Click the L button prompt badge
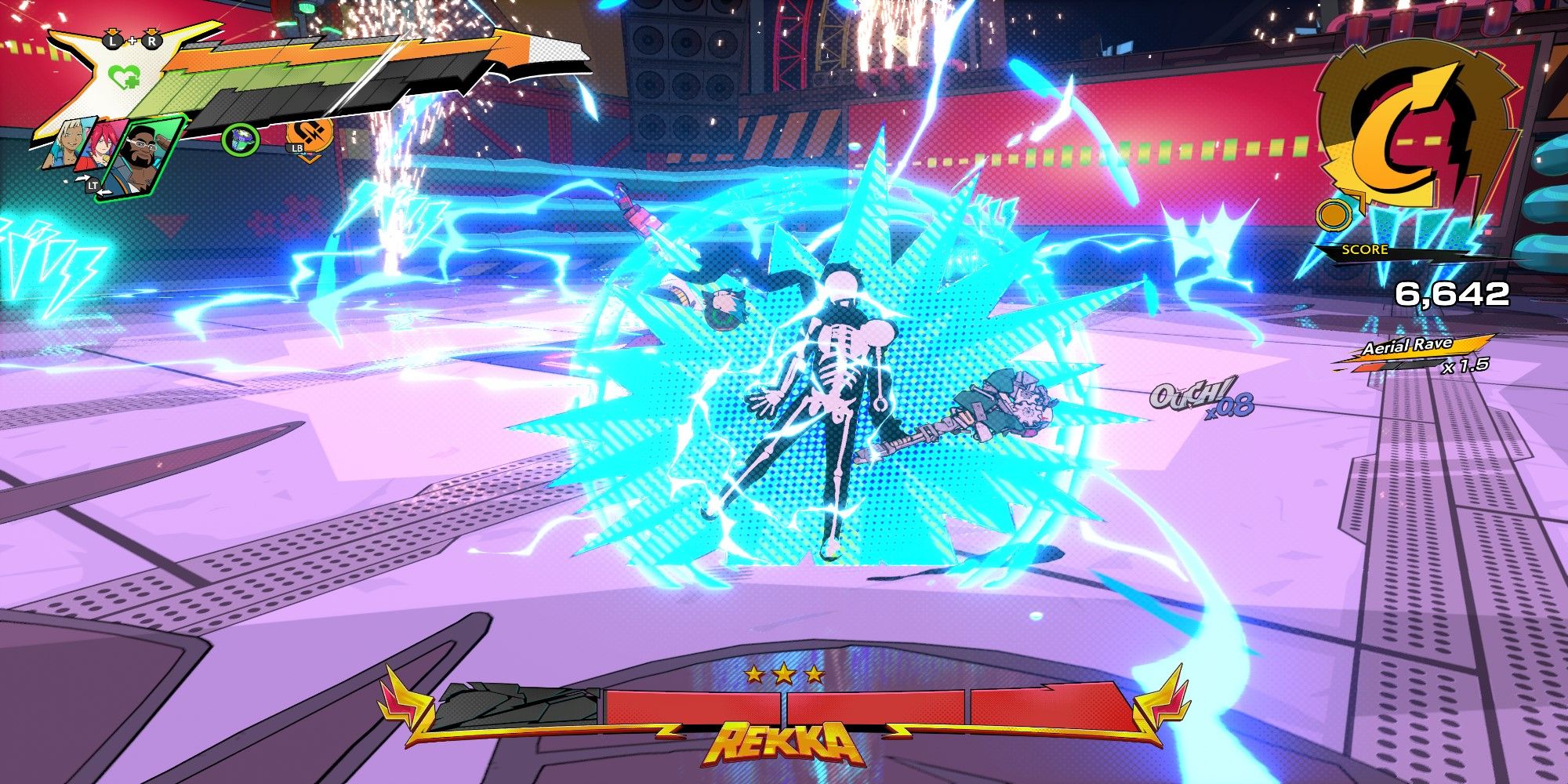The width and height of the screenshot is (1568, 784). pos(112,42)
